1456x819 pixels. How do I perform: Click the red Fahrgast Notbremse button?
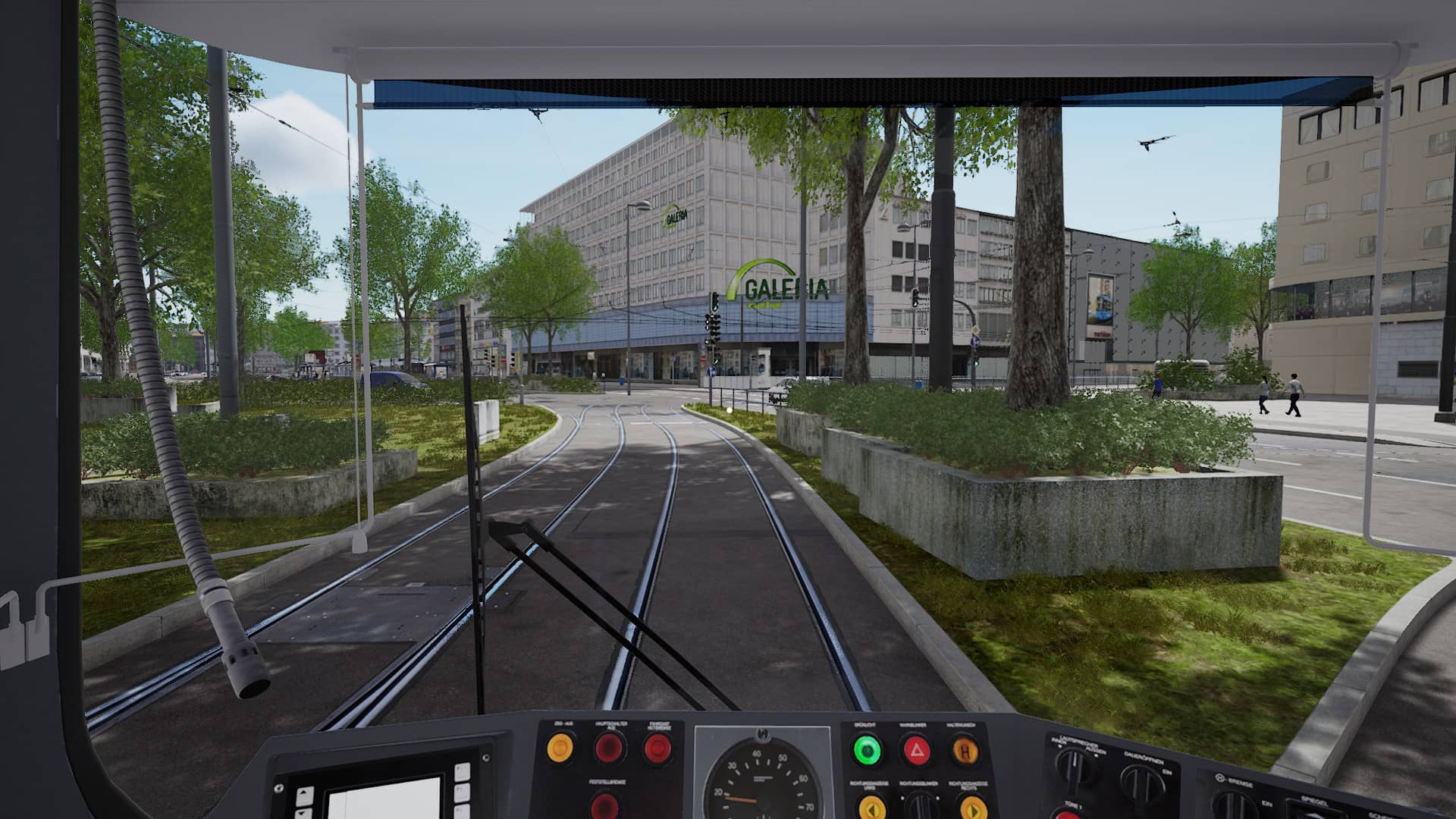pos(658,749)
